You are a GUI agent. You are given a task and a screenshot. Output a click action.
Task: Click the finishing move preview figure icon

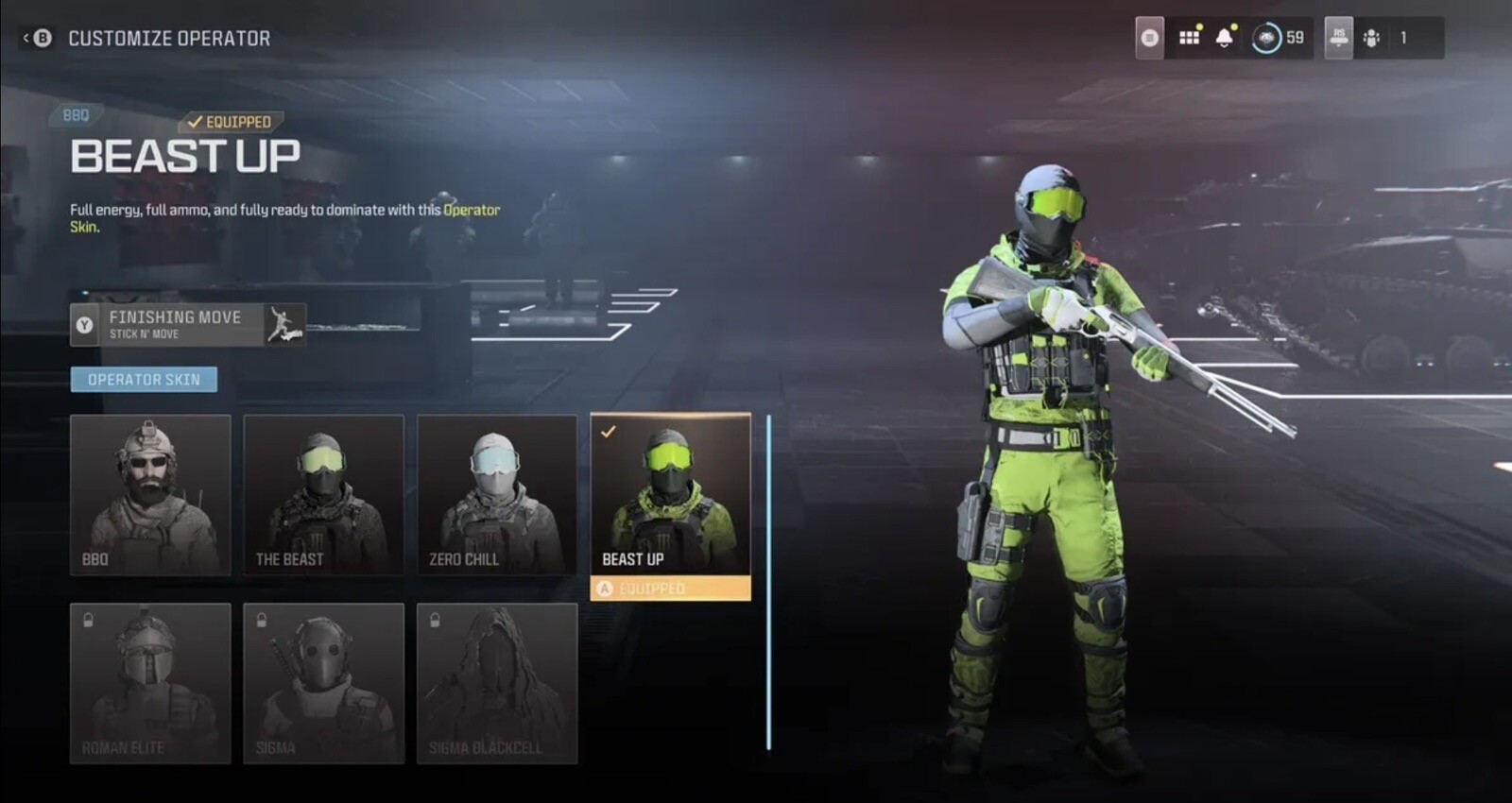click(284, 325)
